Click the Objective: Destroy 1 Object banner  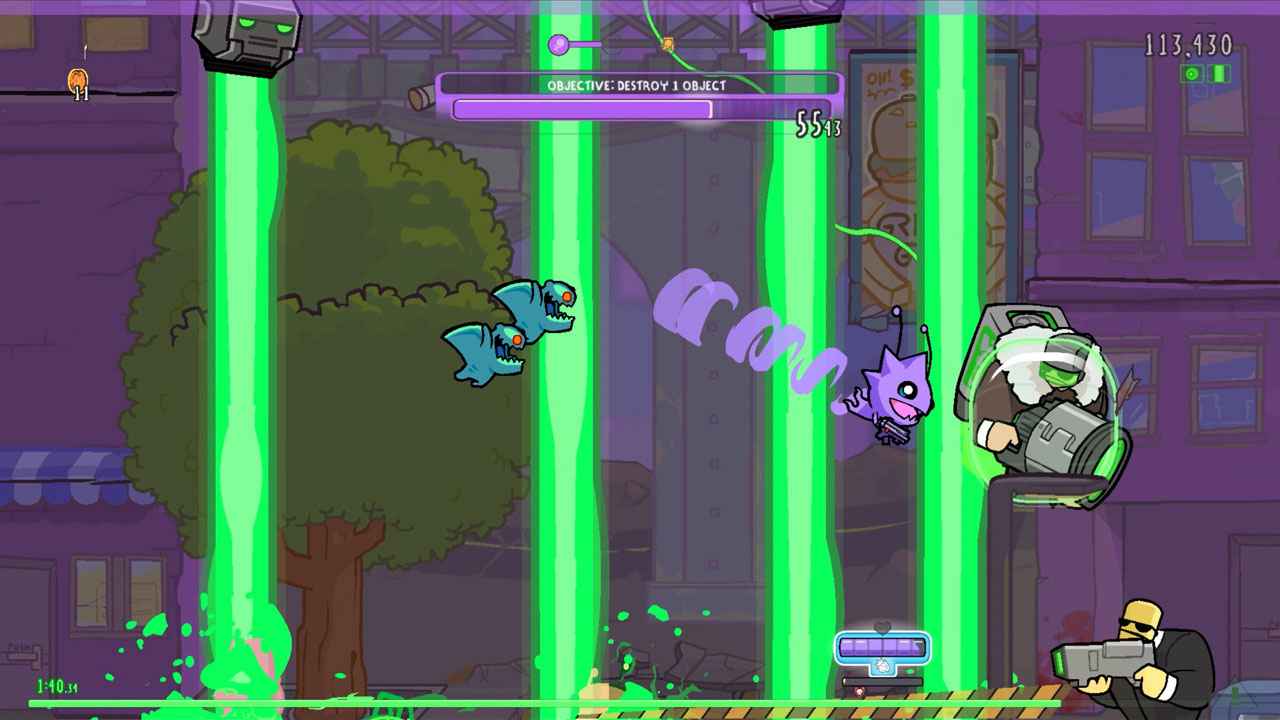pyautogui.click(x=637, y=87)
